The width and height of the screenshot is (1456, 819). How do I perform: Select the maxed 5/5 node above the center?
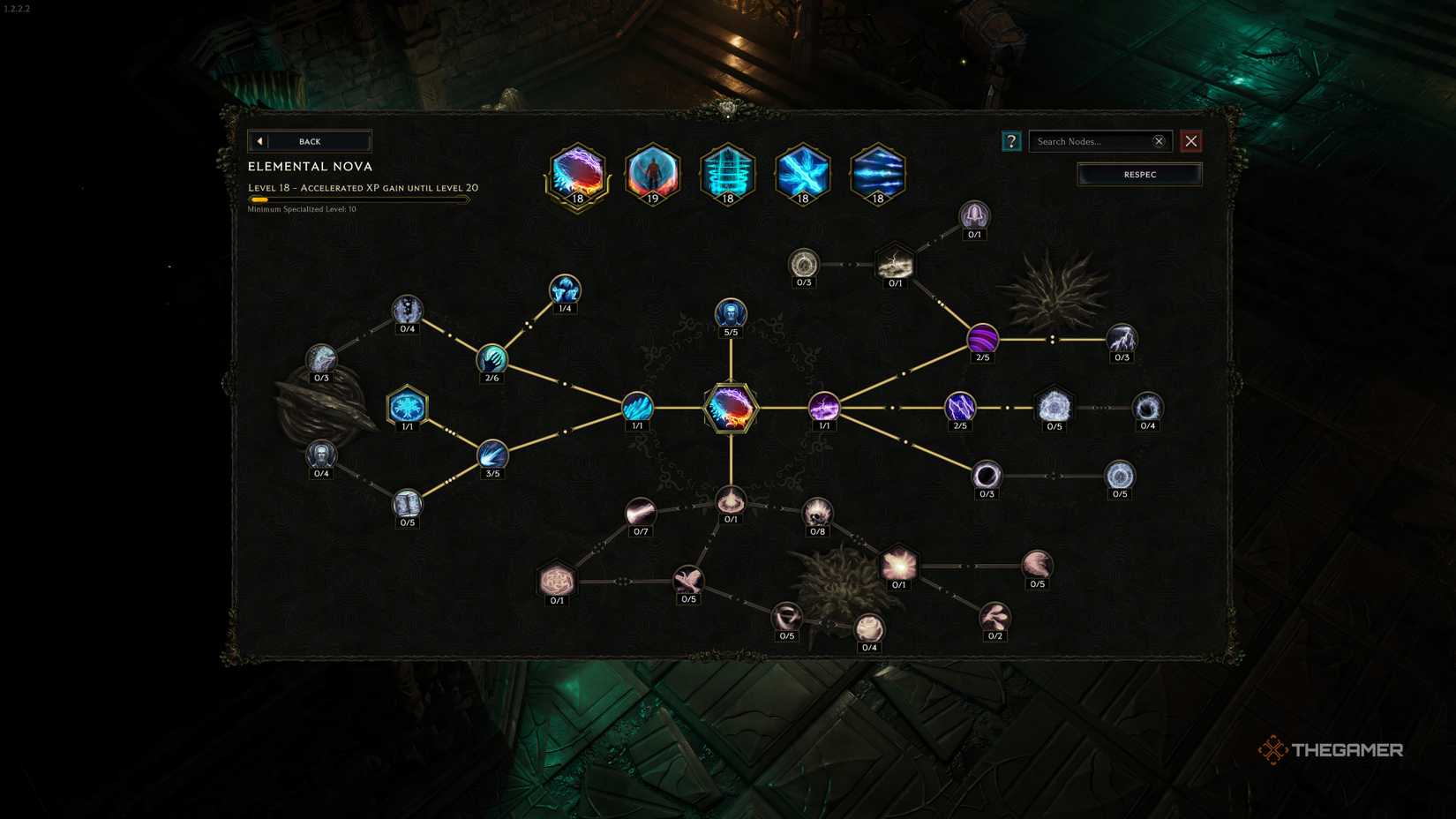[730, 313]
